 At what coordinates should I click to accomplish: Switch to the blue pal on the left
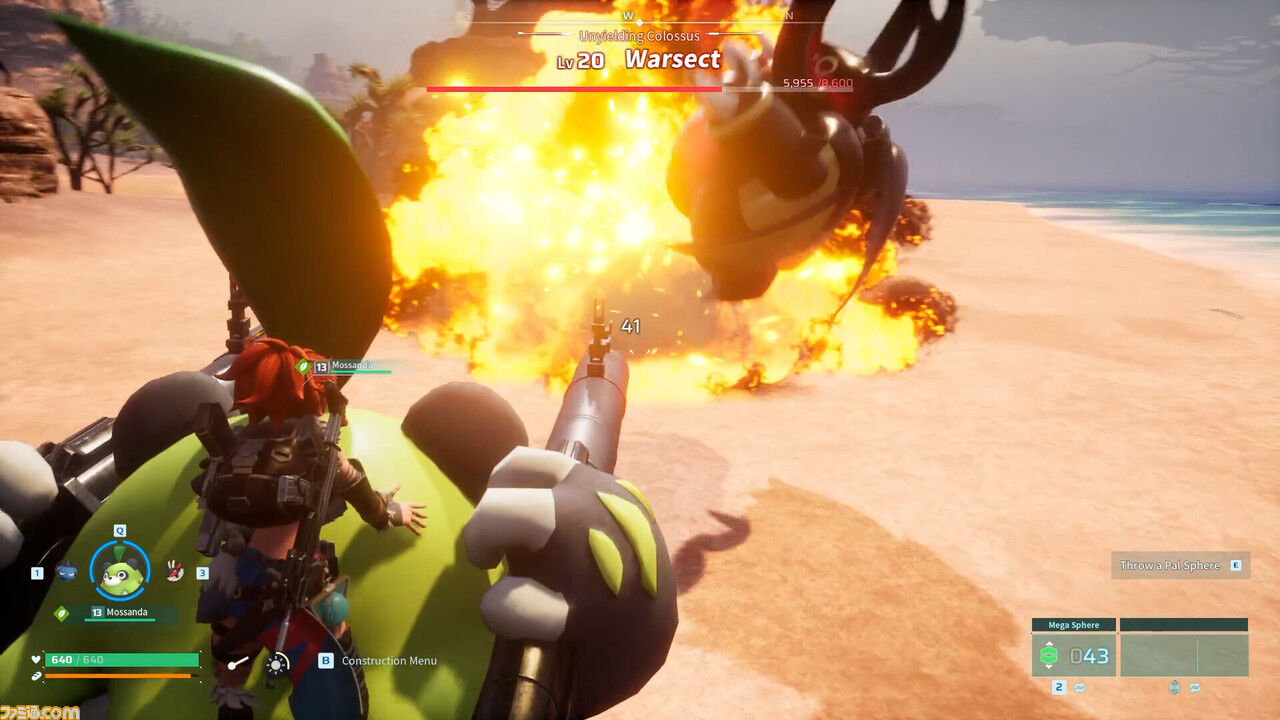(66, 572)
